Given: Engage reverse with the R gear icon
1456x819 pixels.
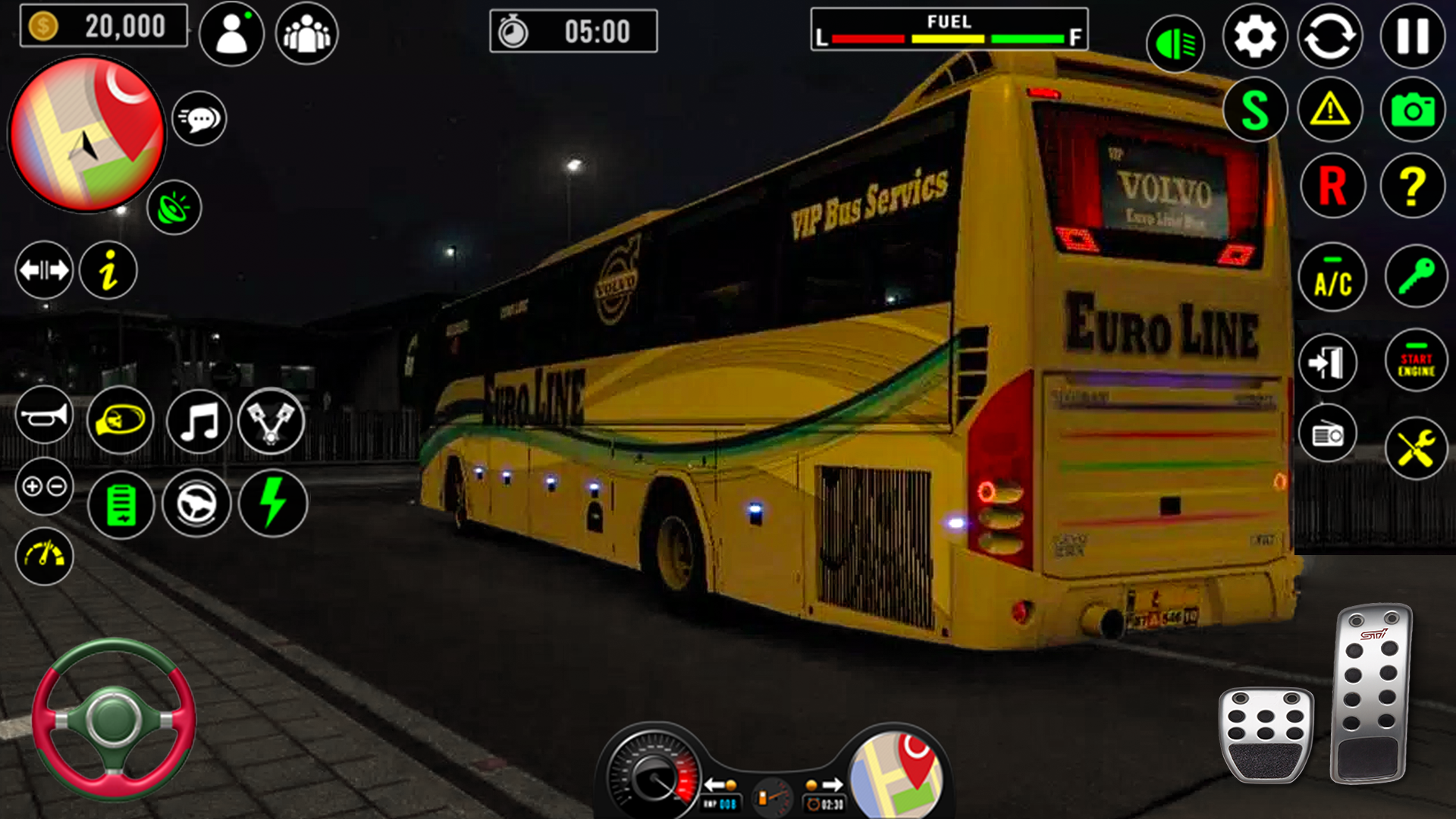Looking at the screenshot, I should tap(1332, 184).
